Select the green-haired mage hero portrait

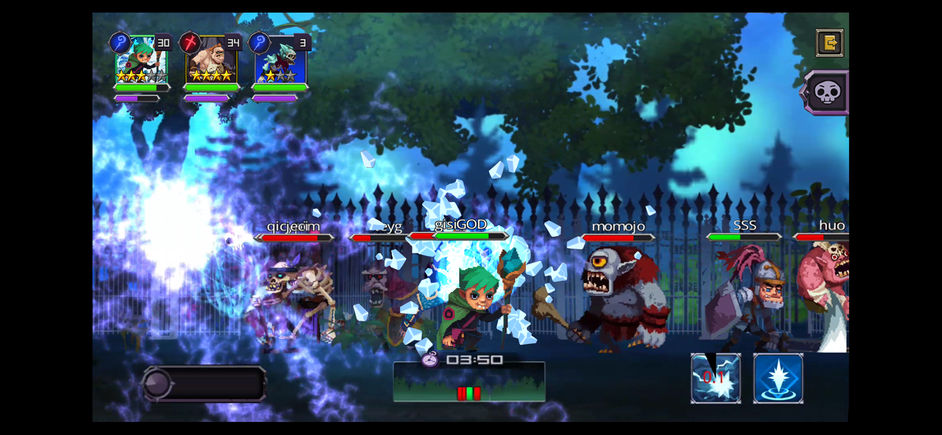141,59
